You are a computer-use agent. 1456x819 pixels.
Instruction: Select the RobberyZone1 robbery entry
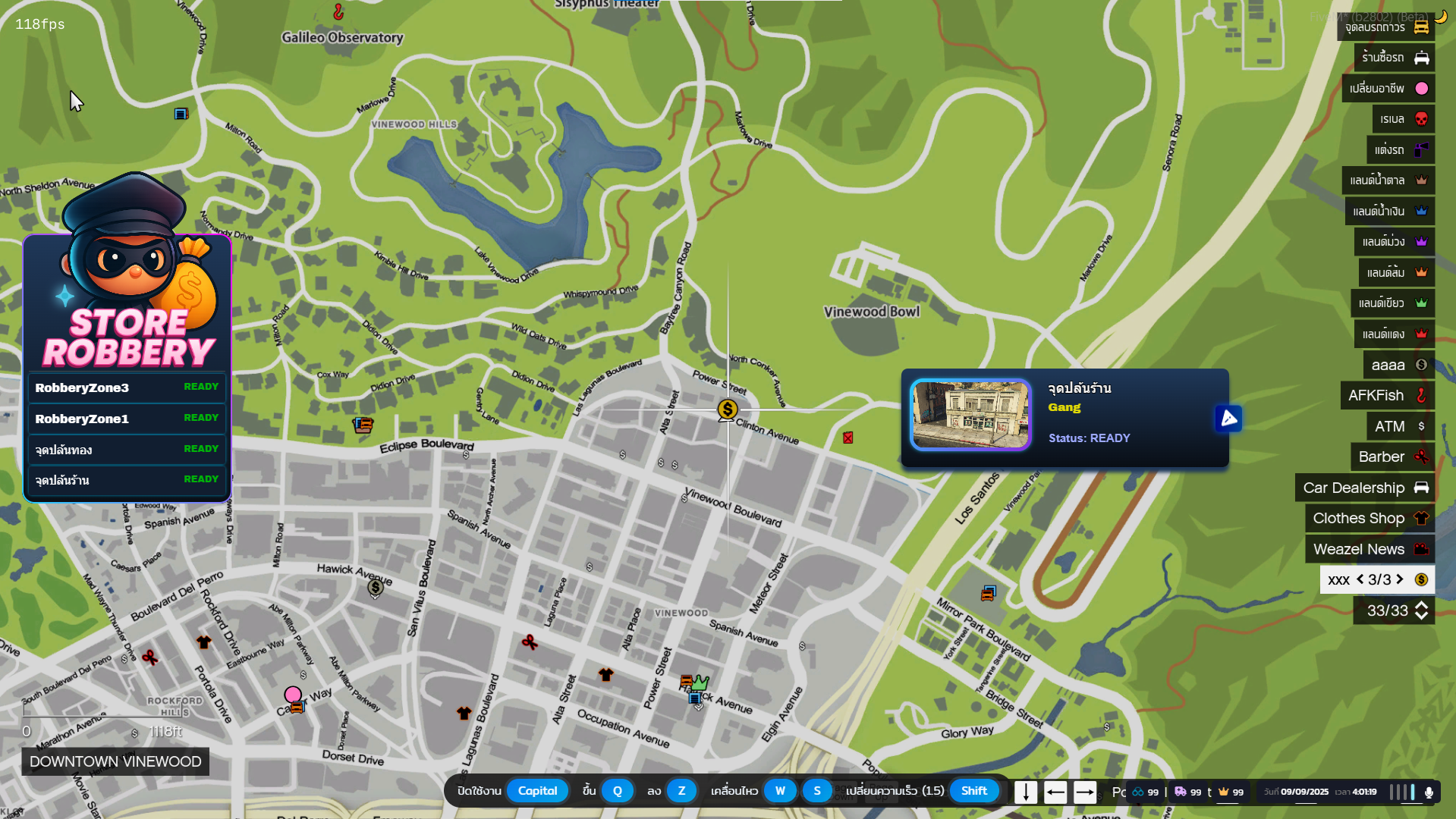(127, 419)
